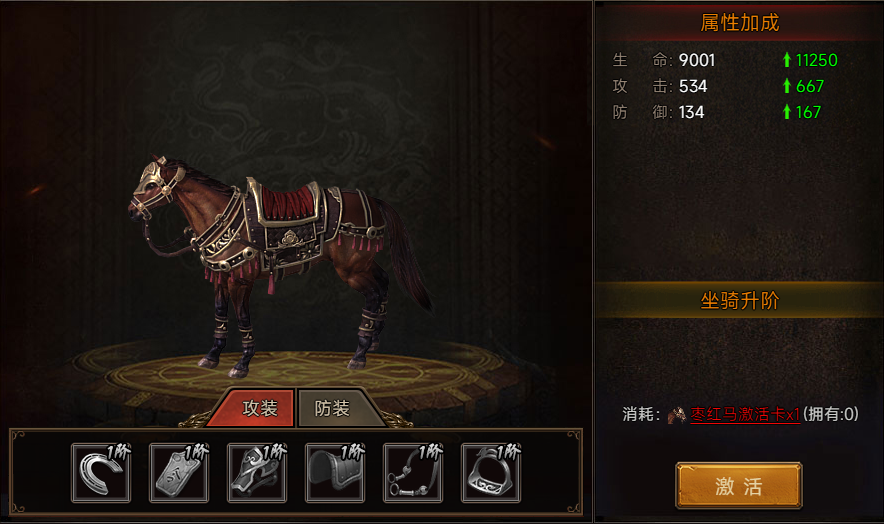Click the 激活 (Activate) button

click(738, 486)
